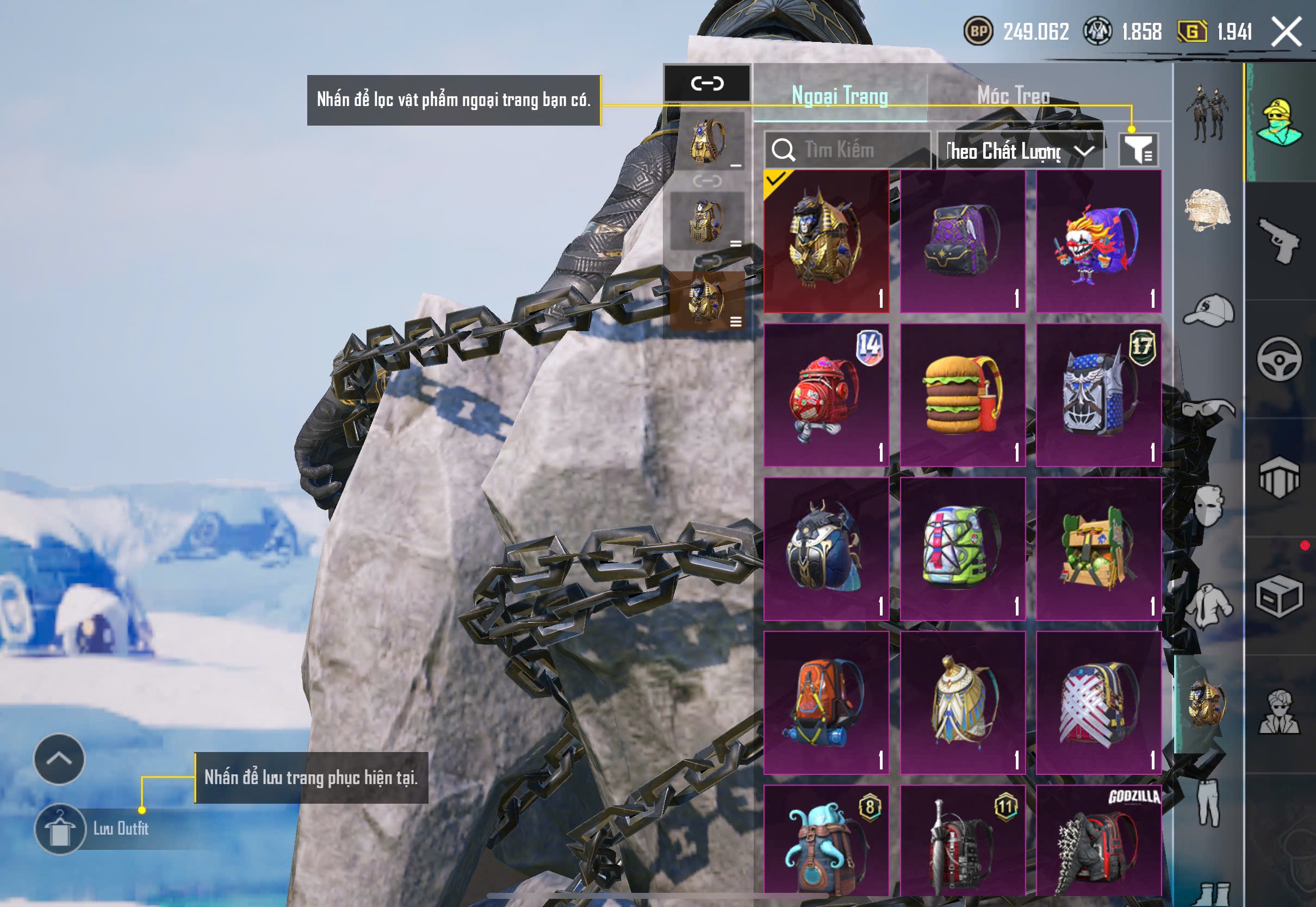Choose the clown-face backpack skin
Image resolution: width=1316 pixels, height=907 pixels.
click(1098, 241)
